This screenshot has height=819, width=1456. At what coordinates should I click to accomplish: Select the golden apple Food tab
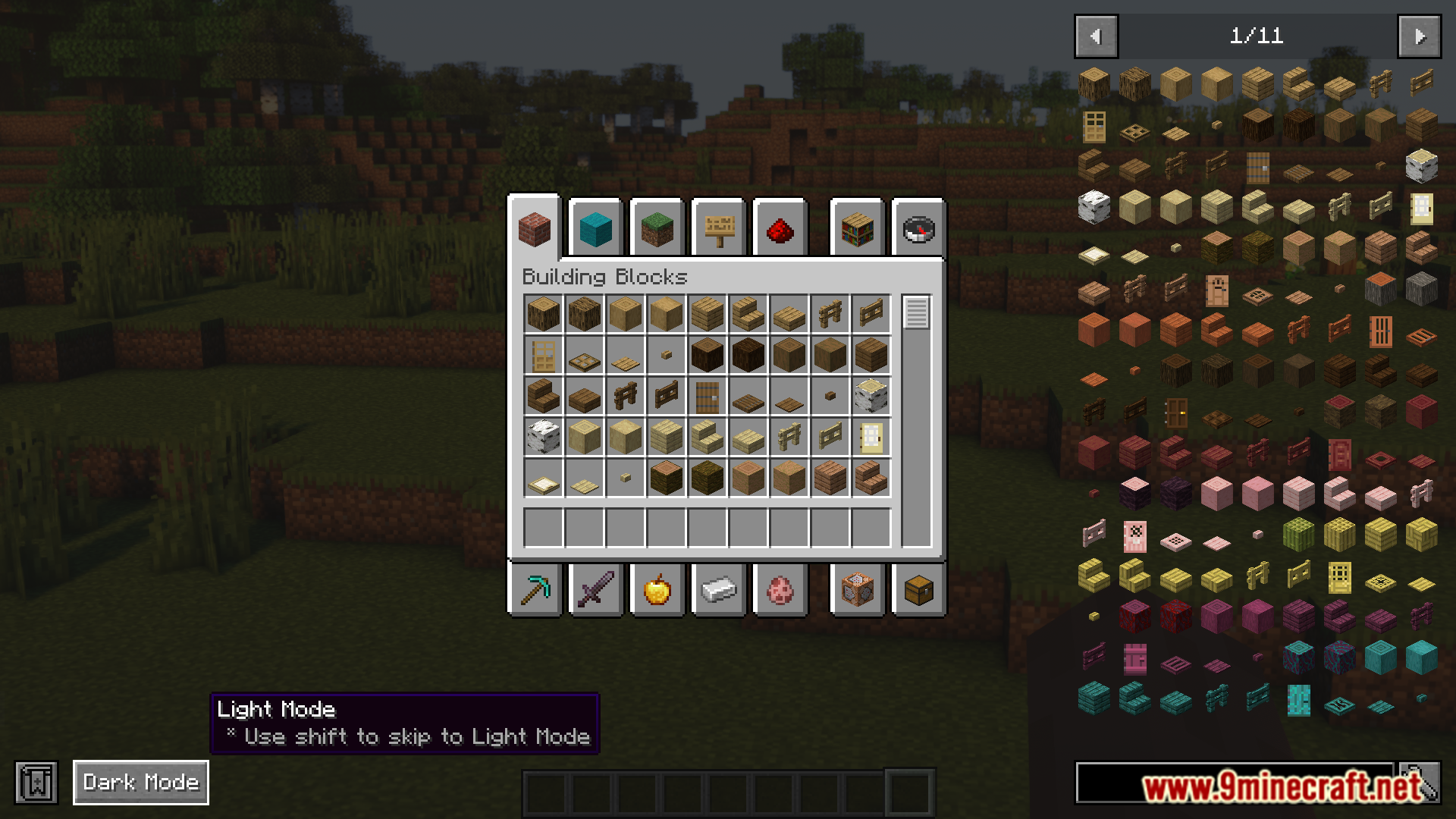click(x=657, y=589)
